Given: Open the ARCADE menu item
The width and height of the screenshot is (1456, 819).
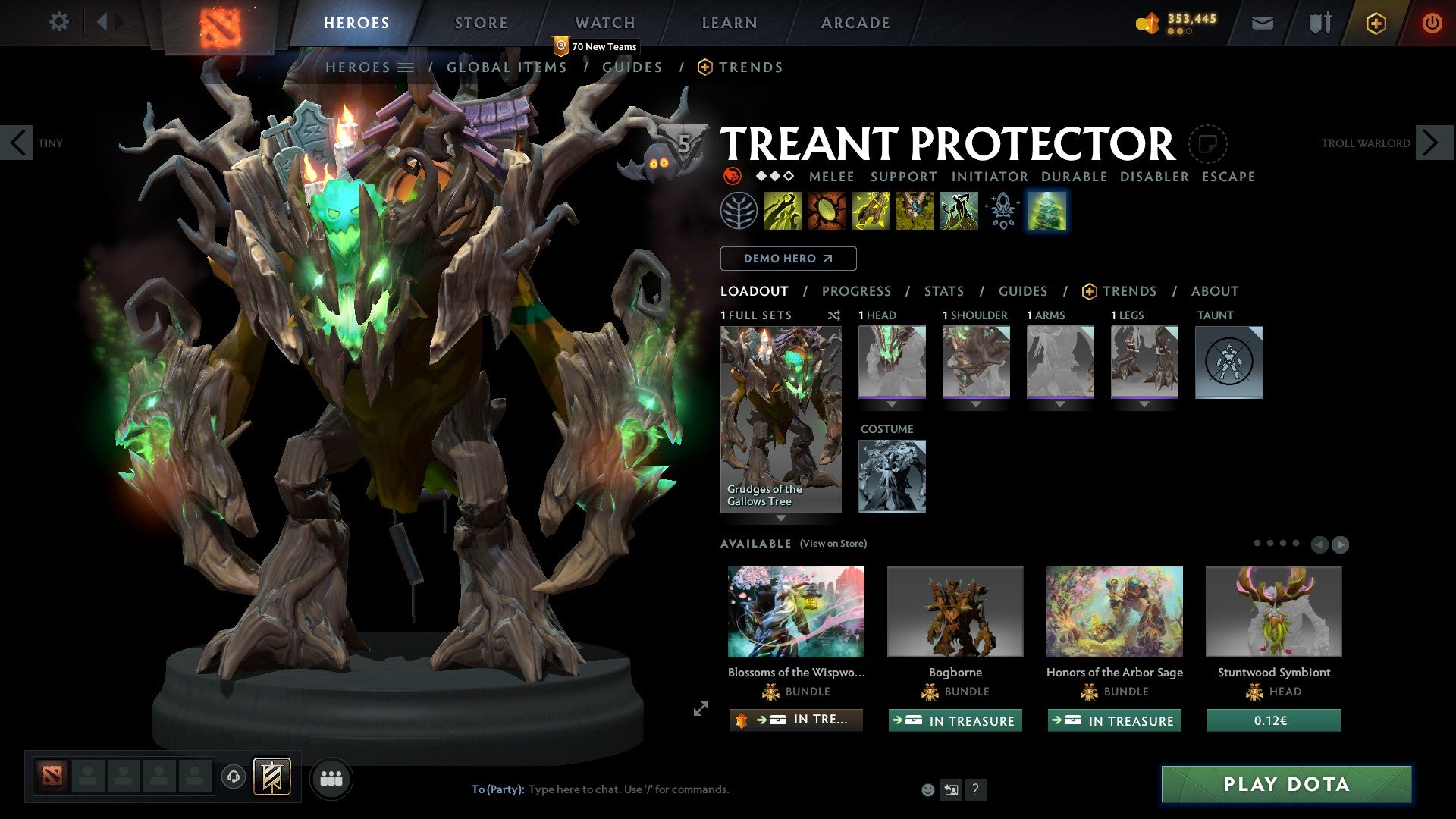Looking at the screenshot, I should 855,22.
